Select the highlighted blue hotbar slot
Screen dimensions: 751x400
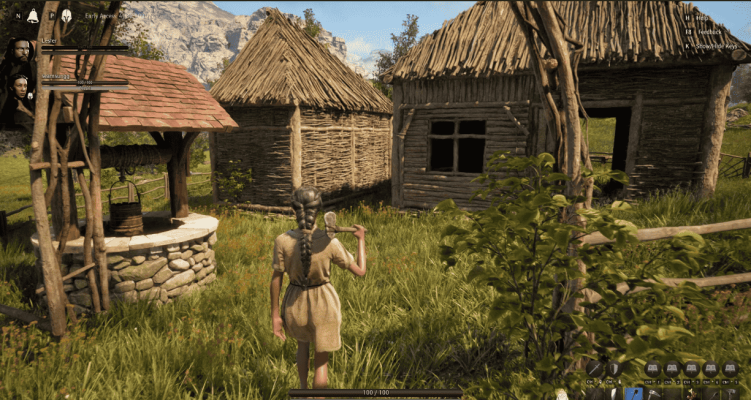(x=634, y=393)
